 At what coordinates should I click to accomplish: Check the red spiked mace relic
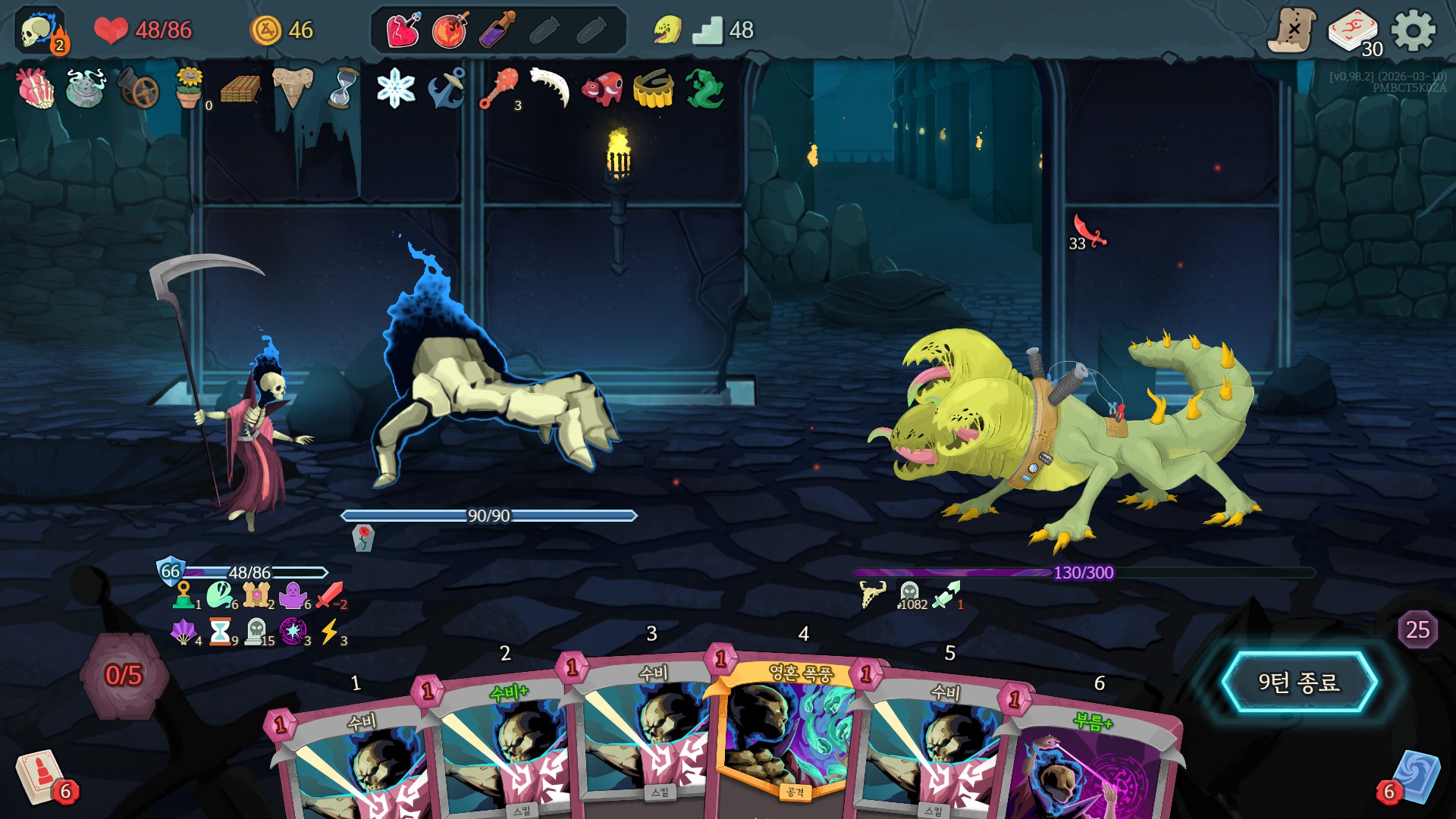click(x=499, y=89)
